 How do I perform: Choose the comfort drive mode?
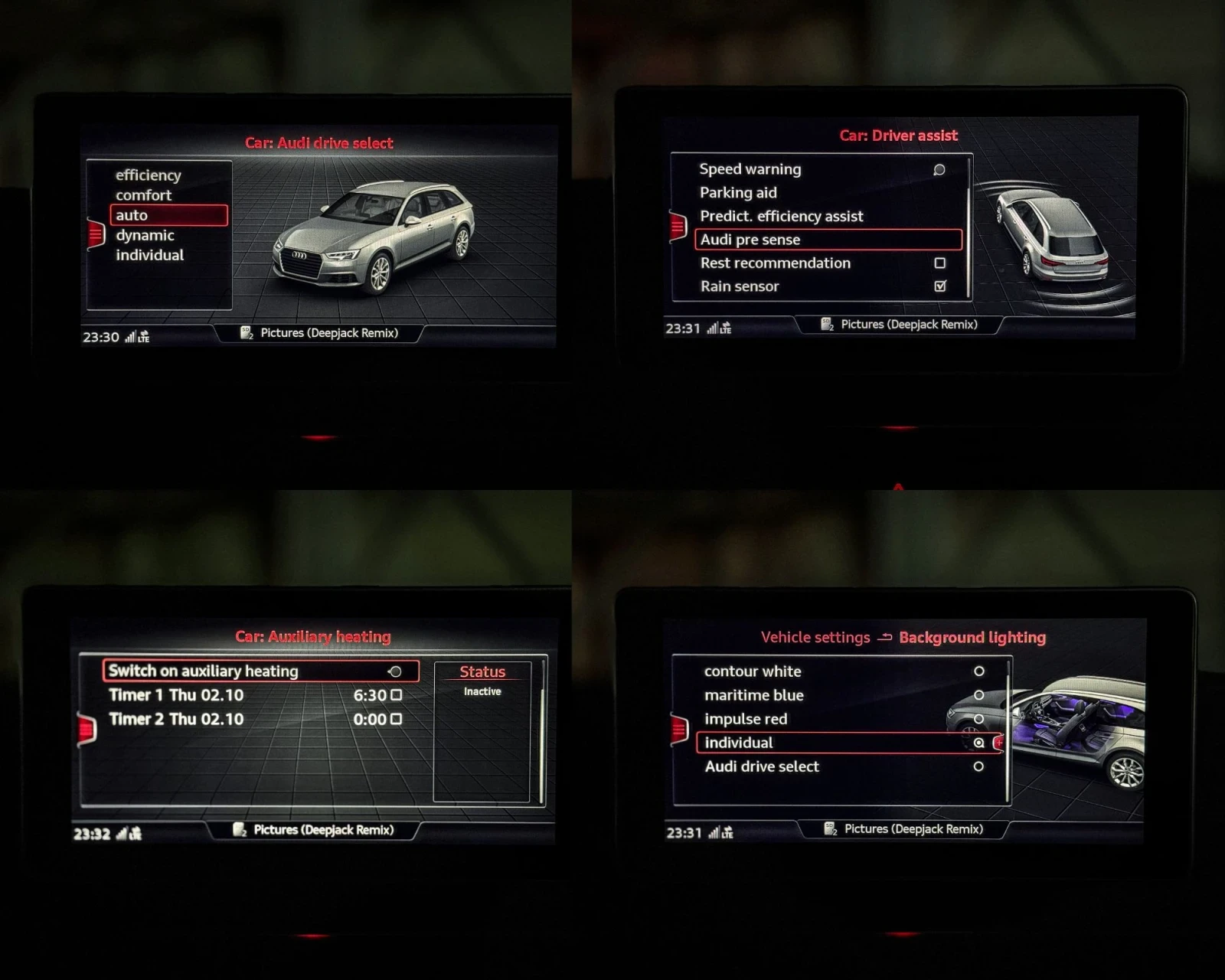(144, 195)
